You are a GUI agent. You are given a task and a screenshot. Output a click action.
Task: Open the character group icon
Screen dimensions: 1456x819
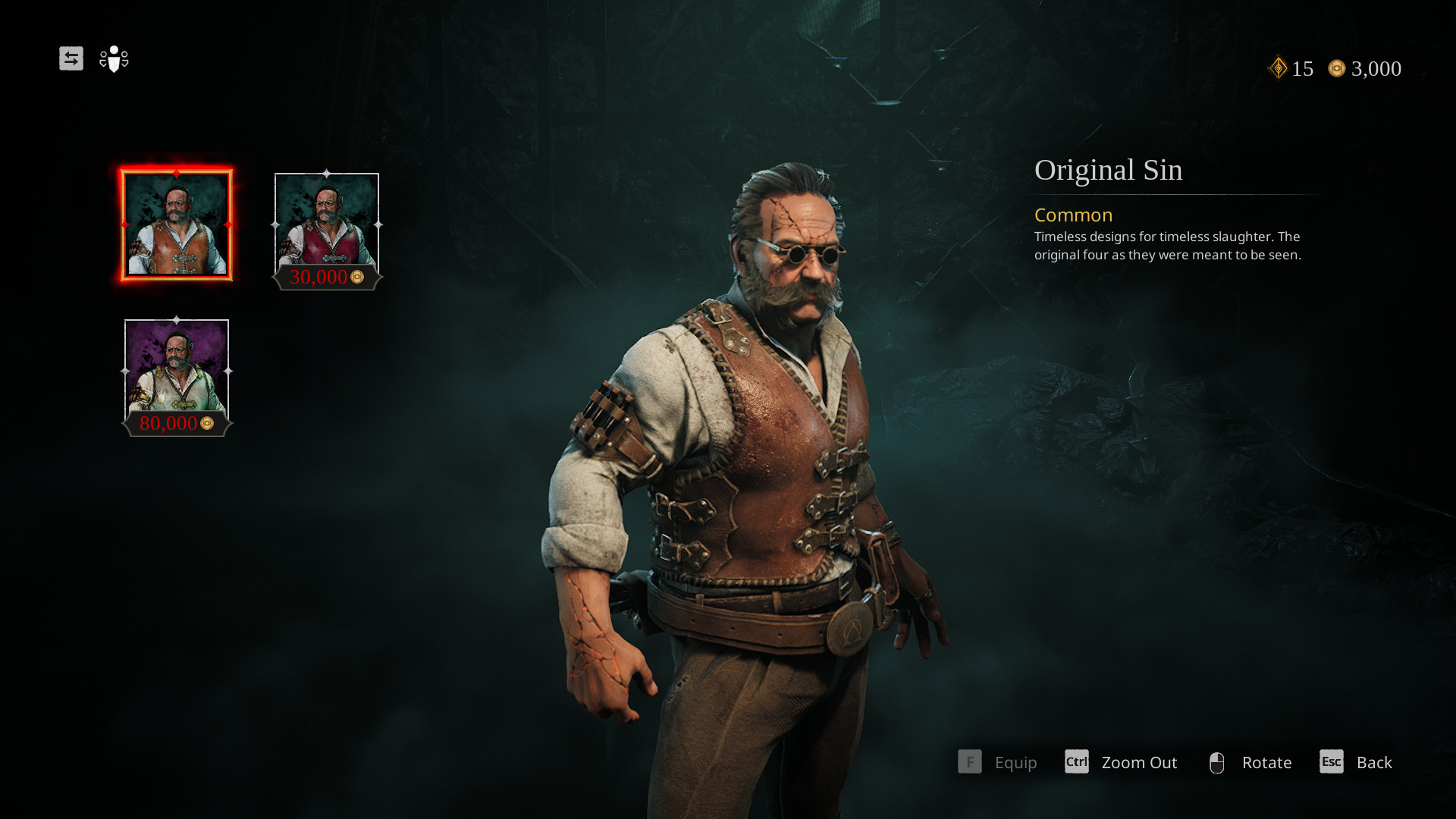point(114,58)
